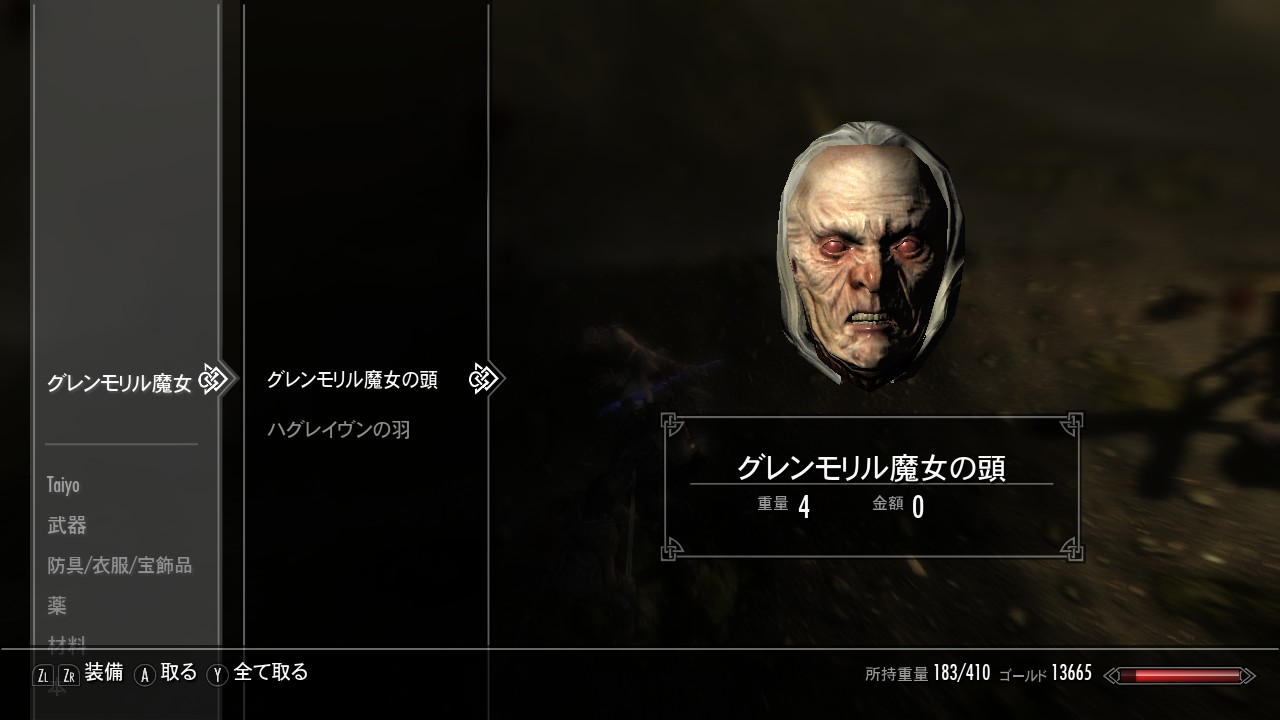Show the 薬 potions category
Image resolution: width=1280 pixels, height=720 pixels.
coord(57,606)
